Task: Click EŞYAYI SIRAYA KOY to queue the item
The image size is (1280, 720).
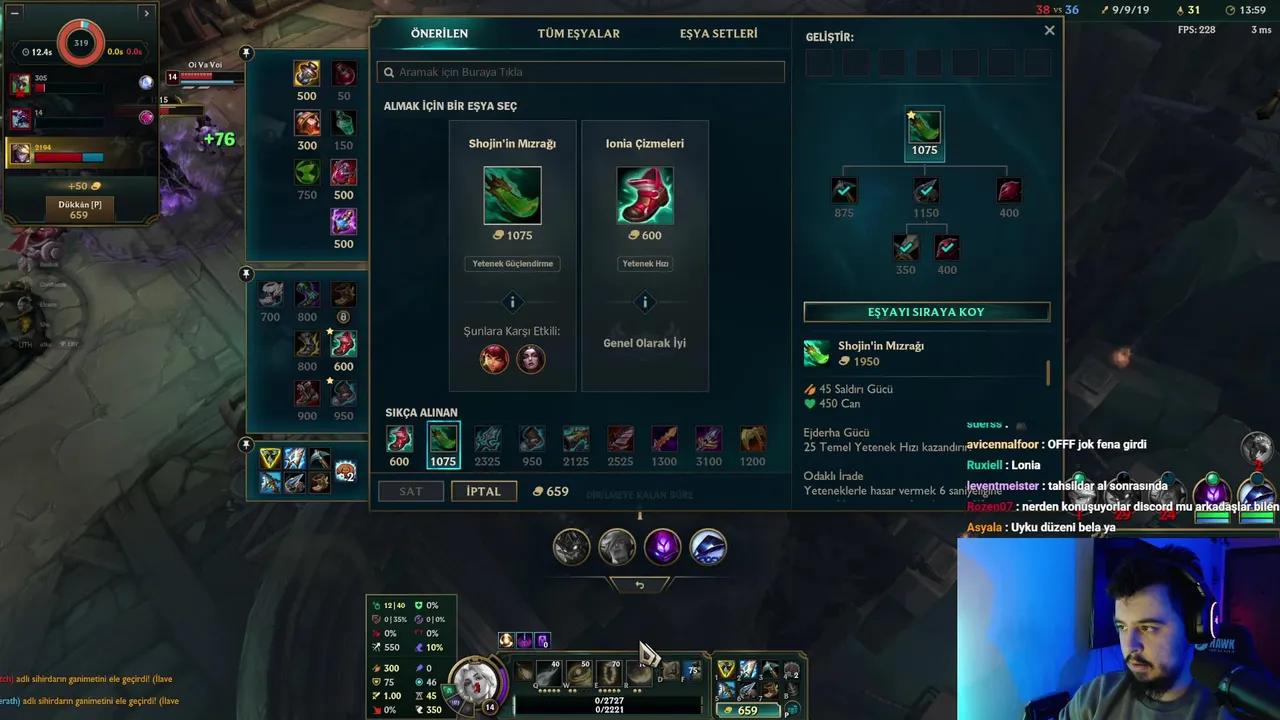Action: [x=926, y=311]
